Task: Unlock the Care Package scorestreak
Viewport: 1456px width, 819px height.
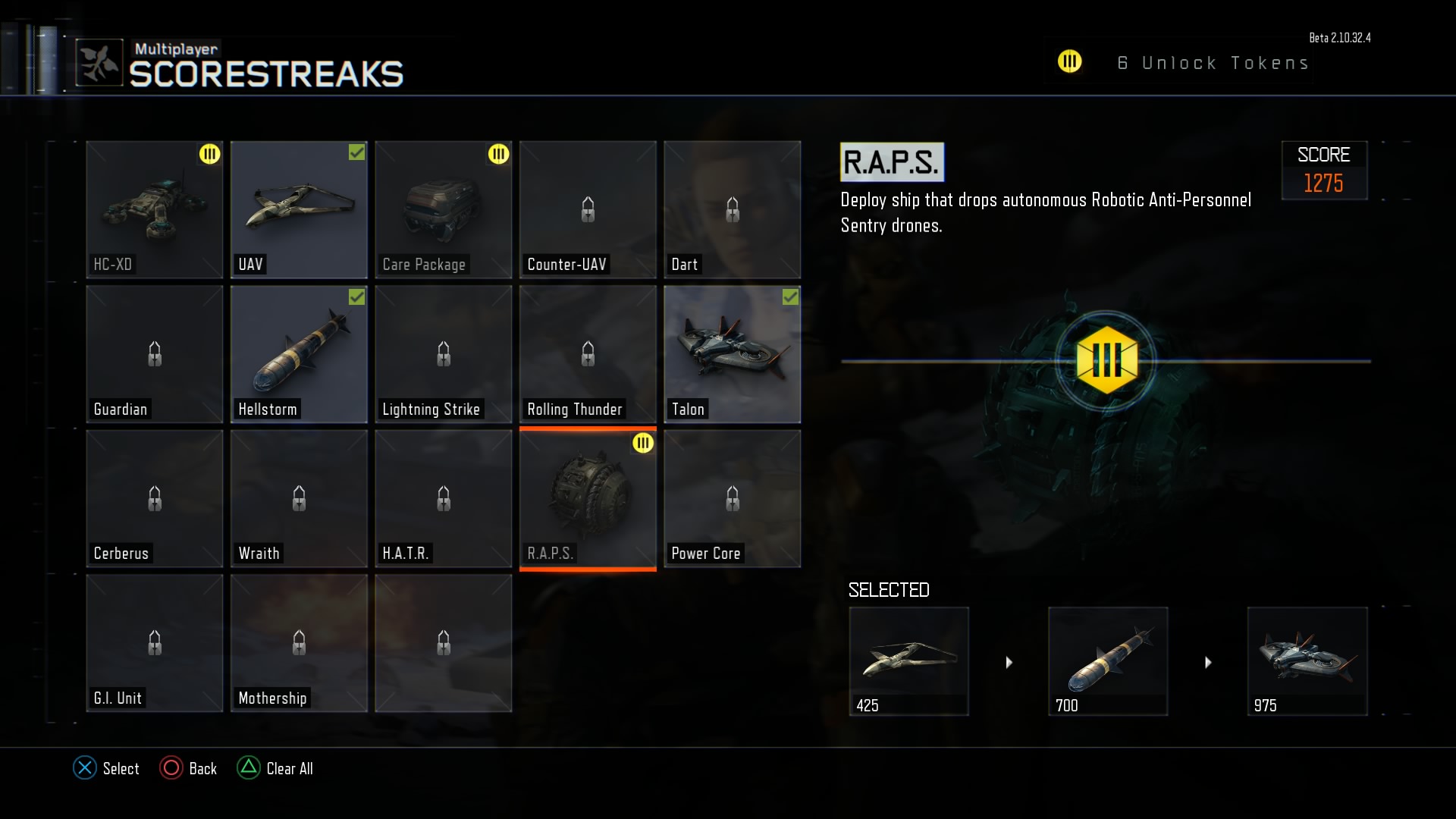Action: pos(444,209)
